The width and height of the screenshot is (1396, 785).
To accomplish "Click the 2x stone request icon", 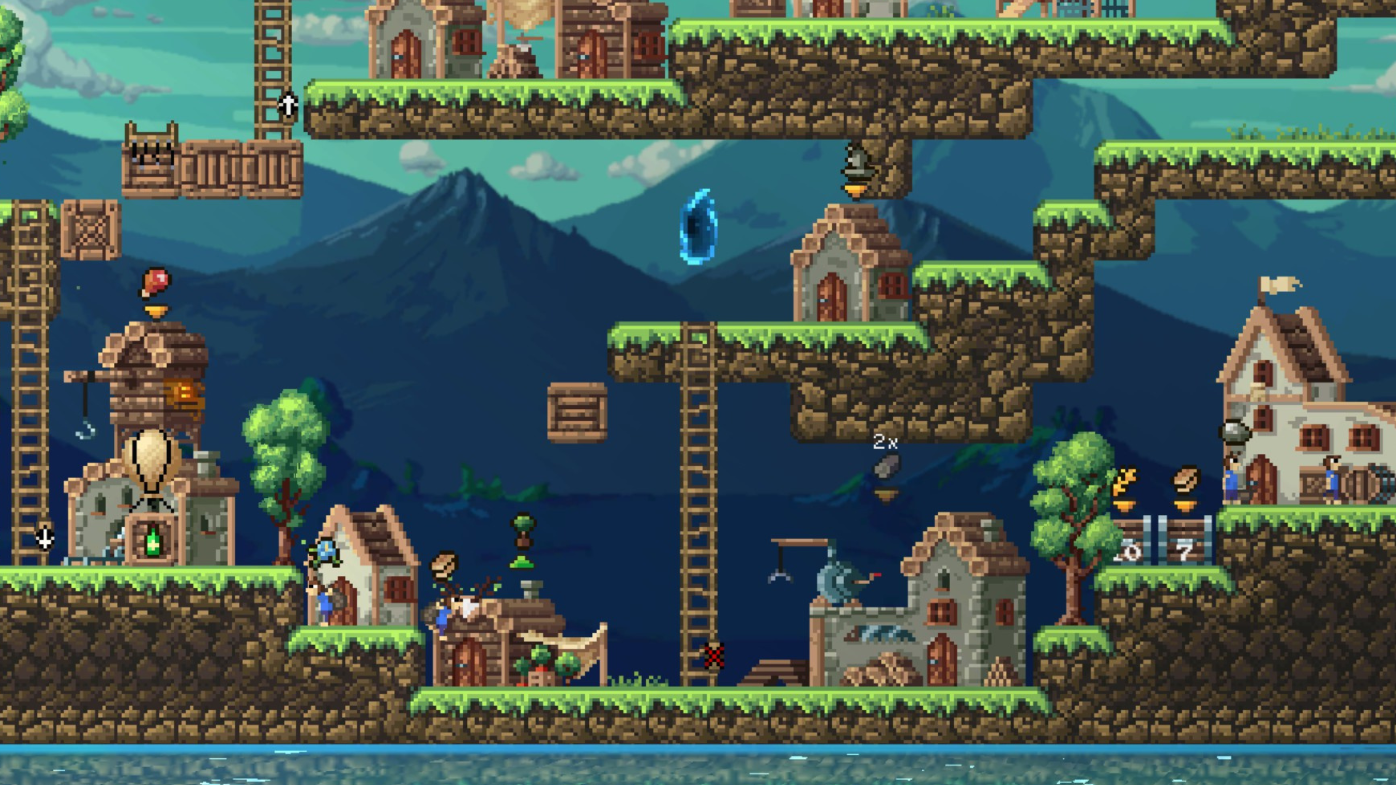I will (x=886, y=466).
